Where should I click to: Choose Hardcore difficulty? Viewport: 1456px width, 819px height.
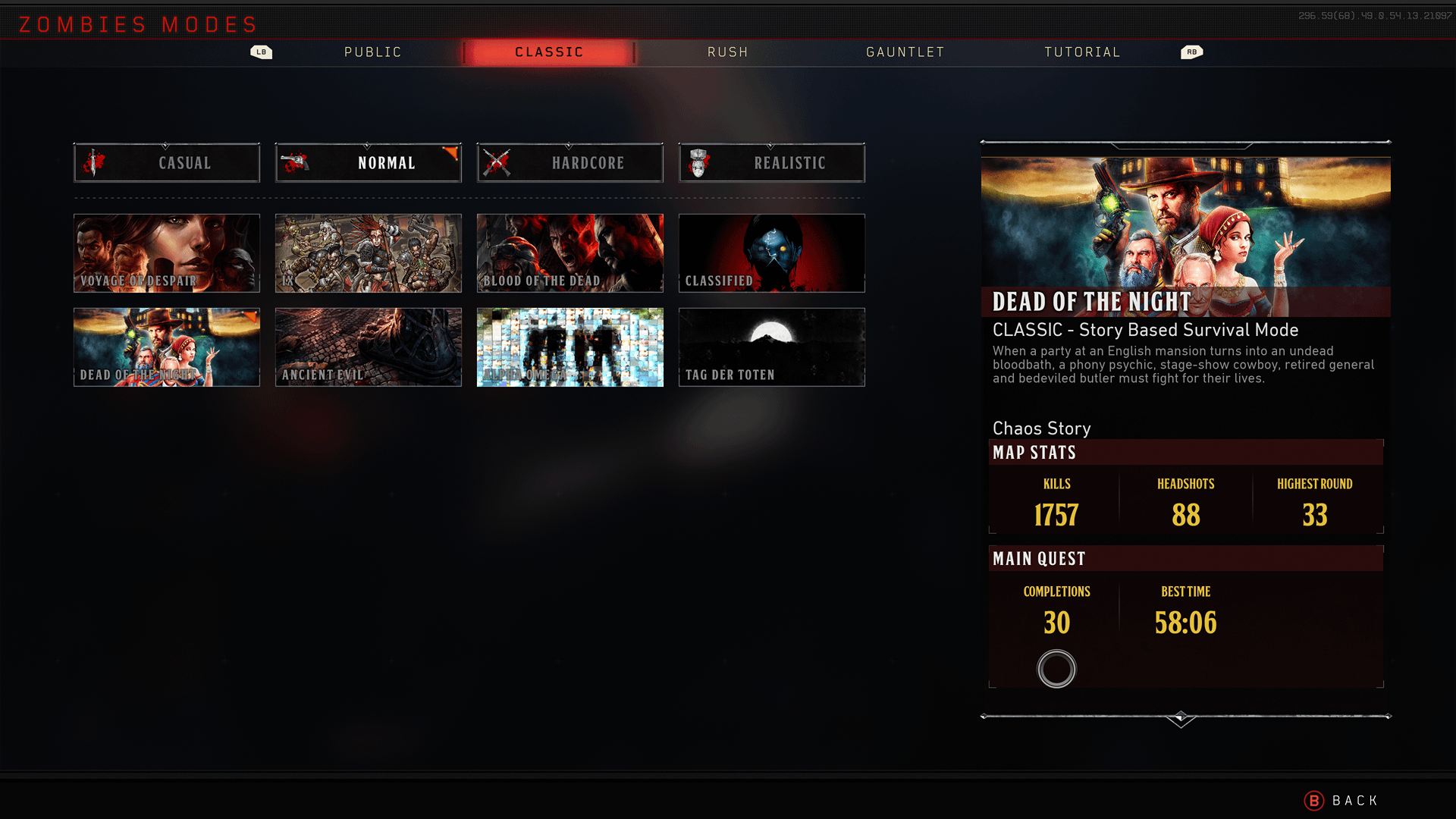[x=570, y=163]
